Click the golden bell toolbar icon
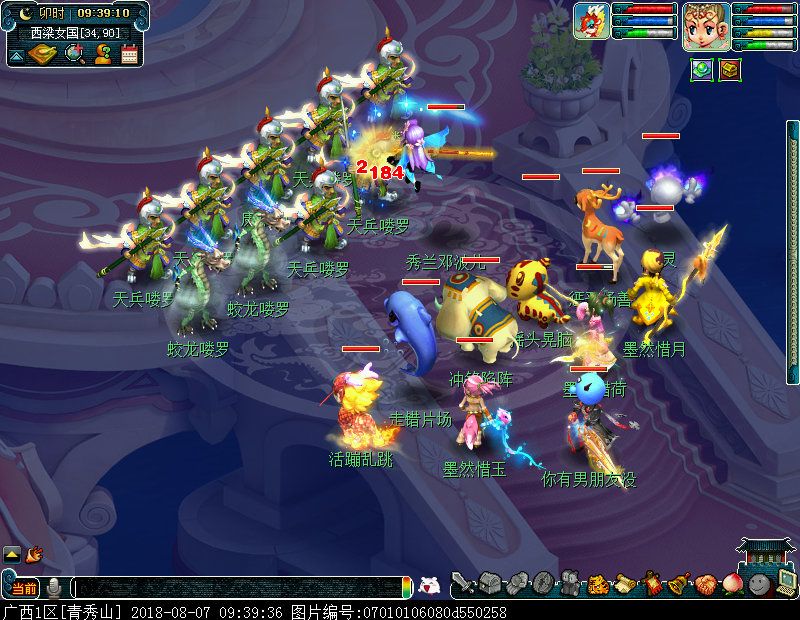Viewport: 800px width, 620px height. tap(679, 582)
